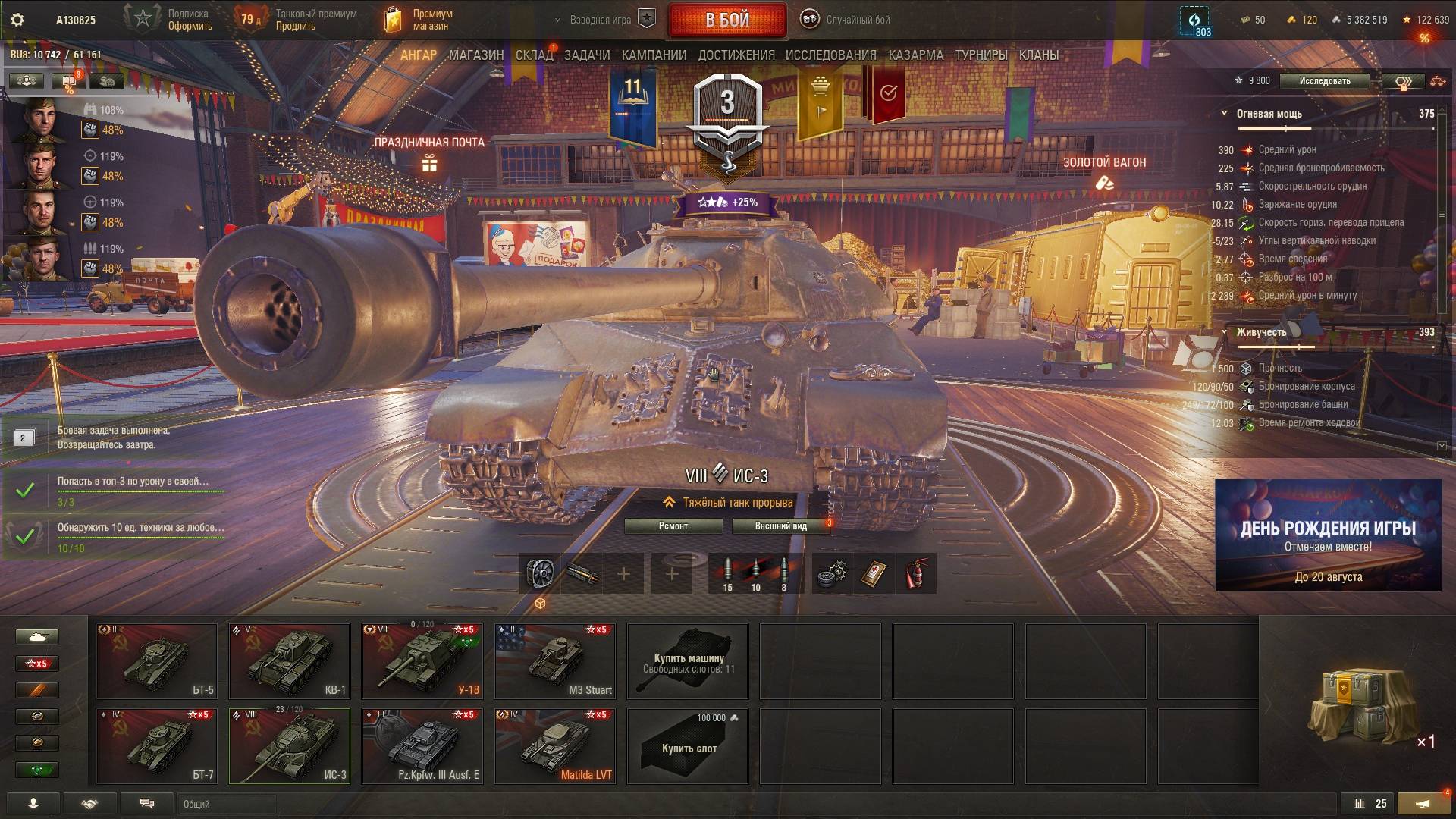Open the Внешний вид customization button

[x=780, y=526]
